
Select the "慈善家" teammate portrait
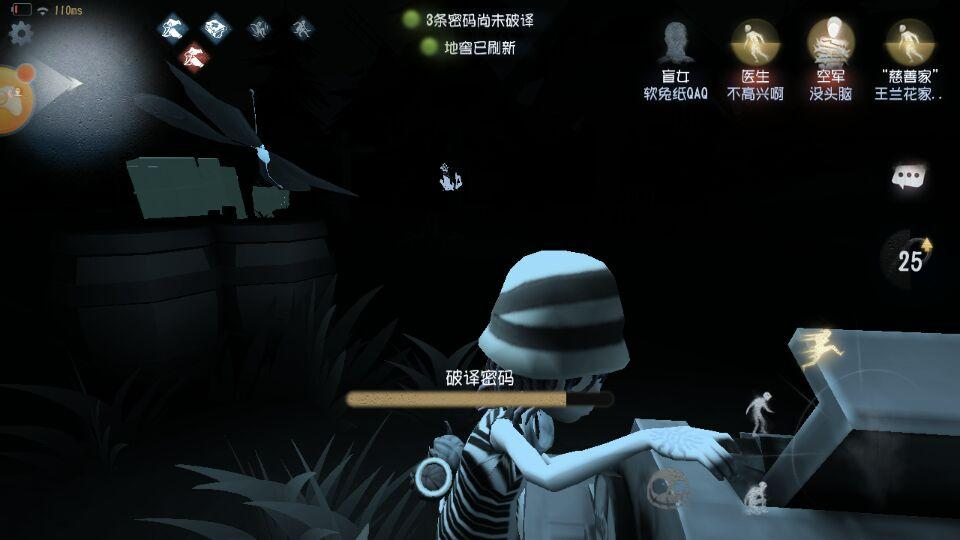click(909, 43)
